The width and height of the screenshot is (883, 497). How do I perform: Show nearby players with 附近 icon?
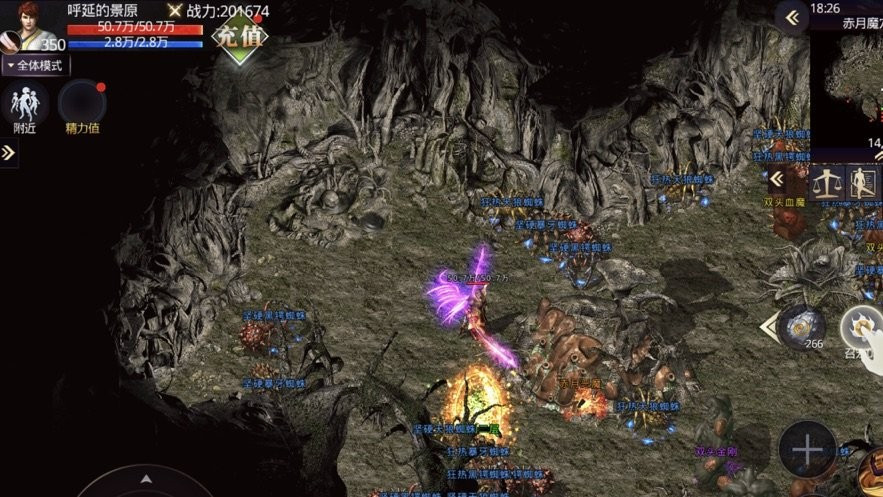pos(25,107)
